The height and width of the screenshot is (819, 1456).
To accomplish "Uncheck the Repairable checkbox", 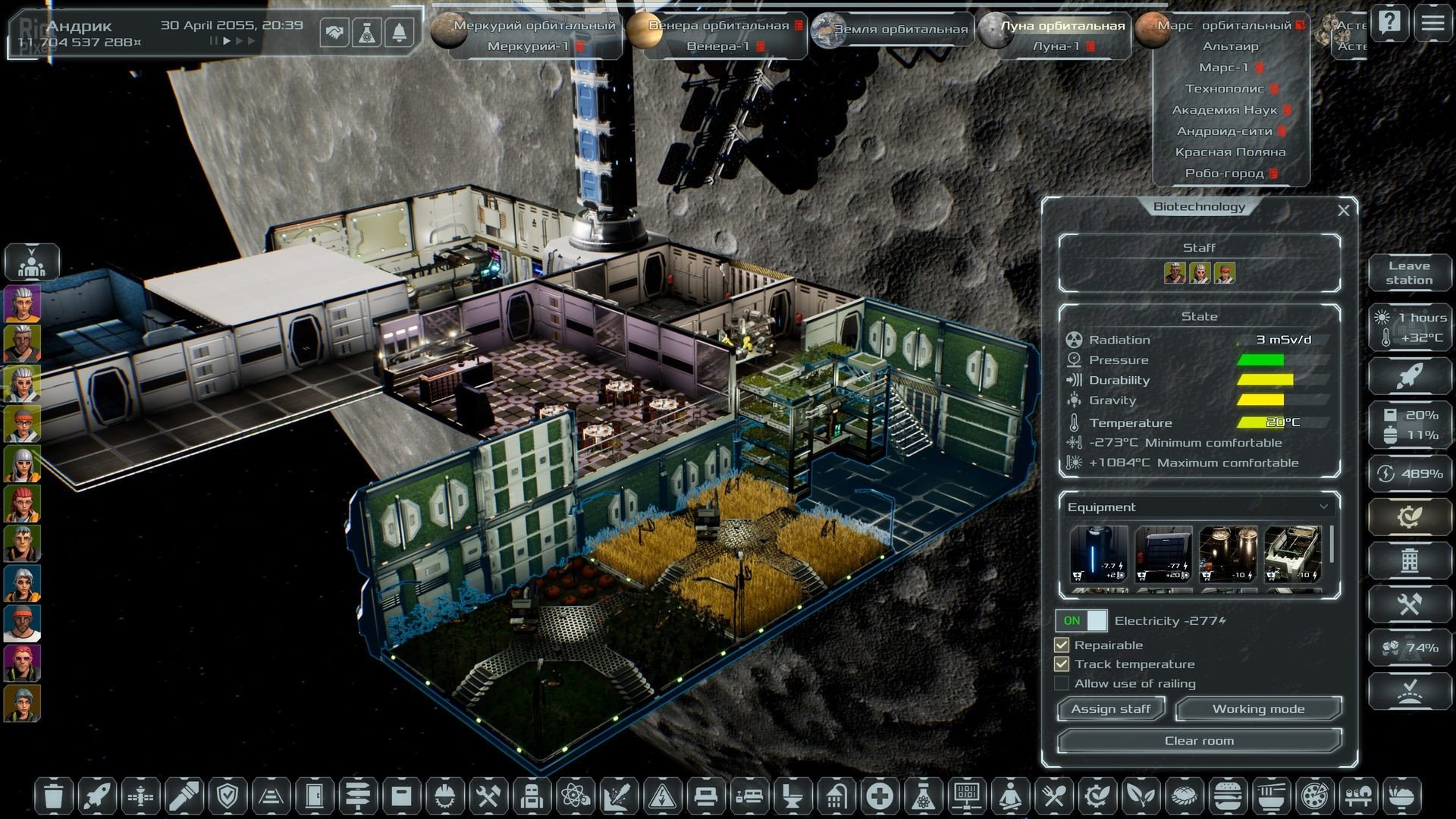I will coord(1062,645).
